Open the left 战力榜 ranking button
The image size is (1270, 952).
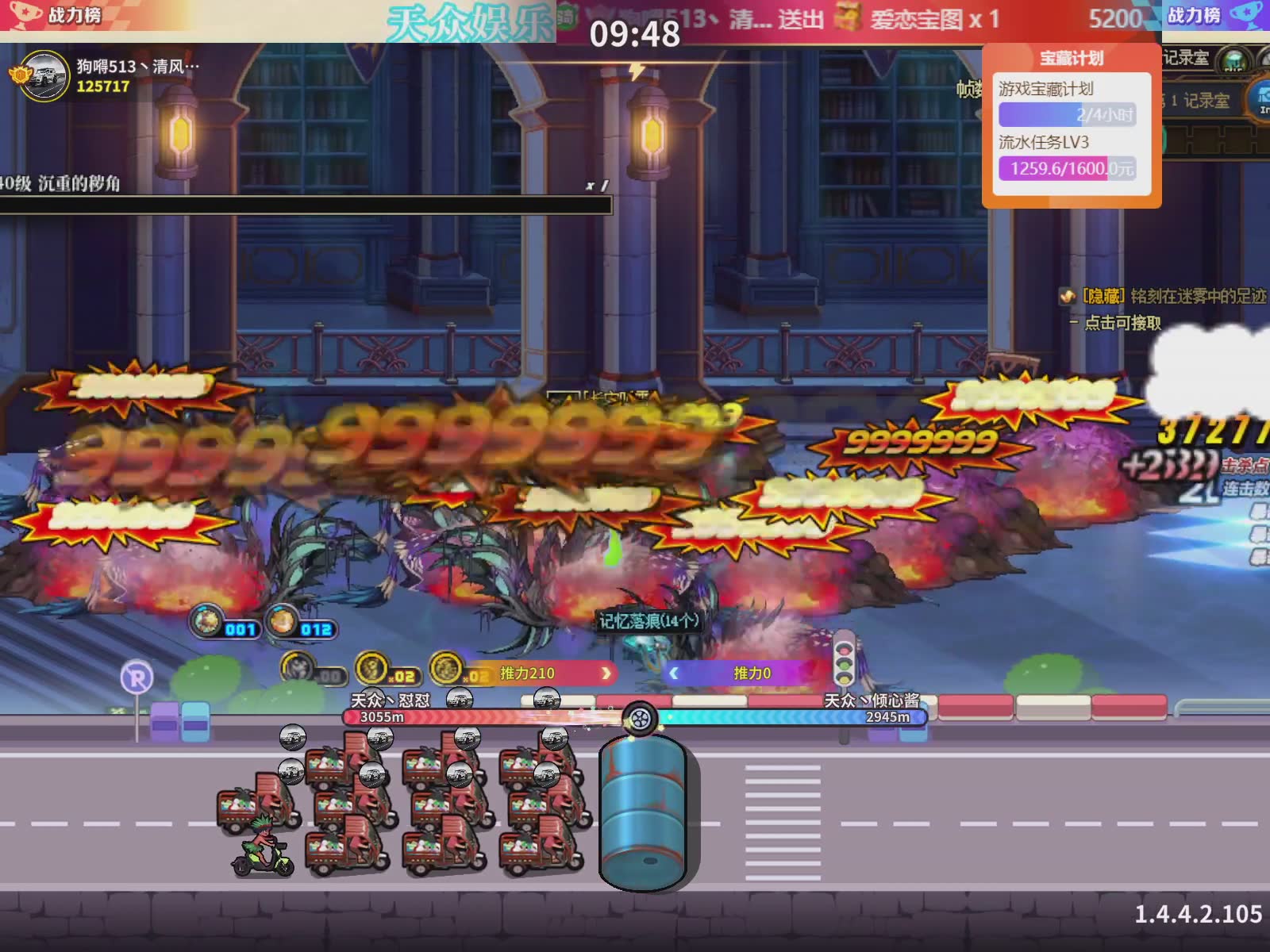tap(57, 14)
